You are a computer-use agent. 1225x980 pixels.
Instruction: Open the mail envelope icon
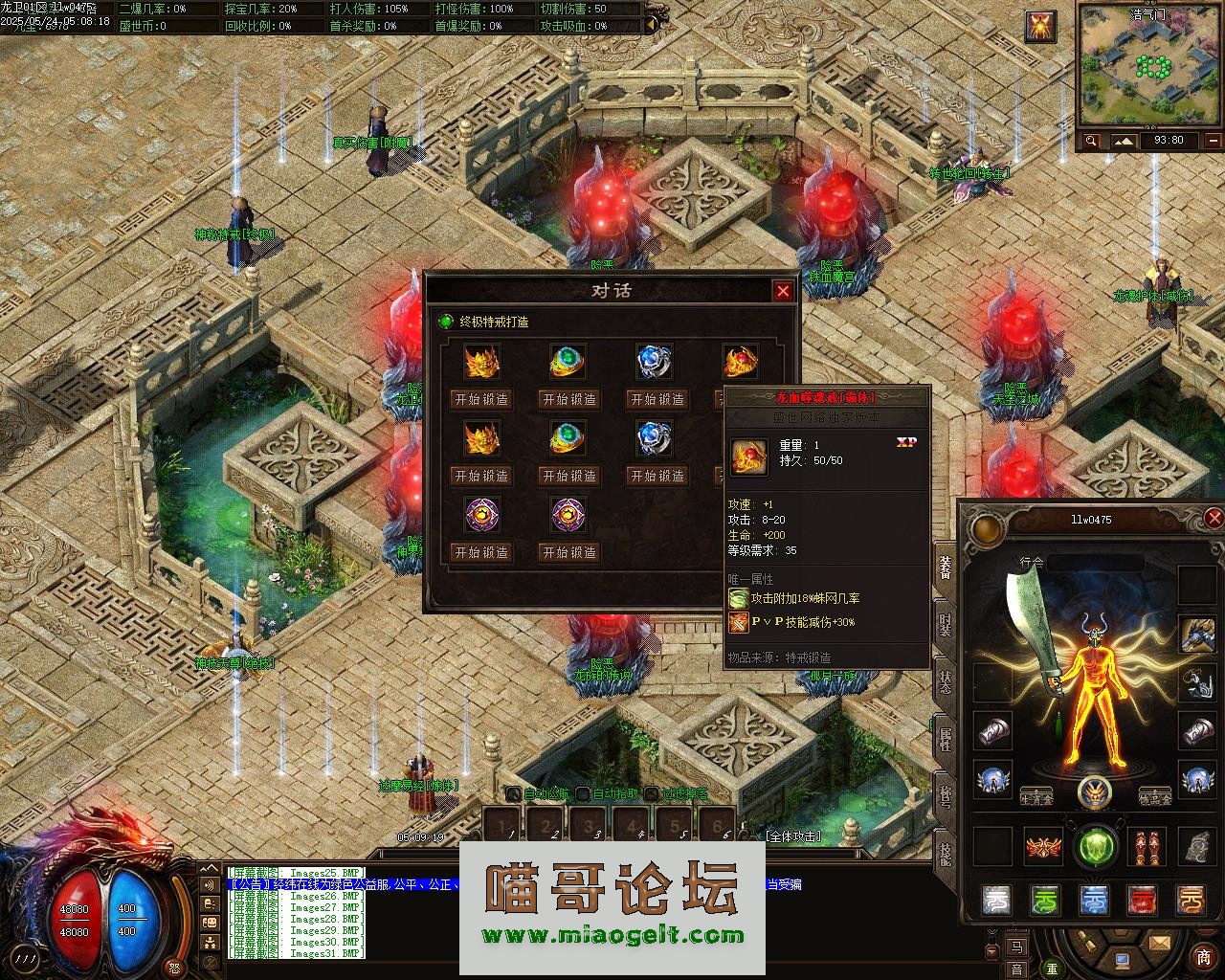[x=1160, y=944]
